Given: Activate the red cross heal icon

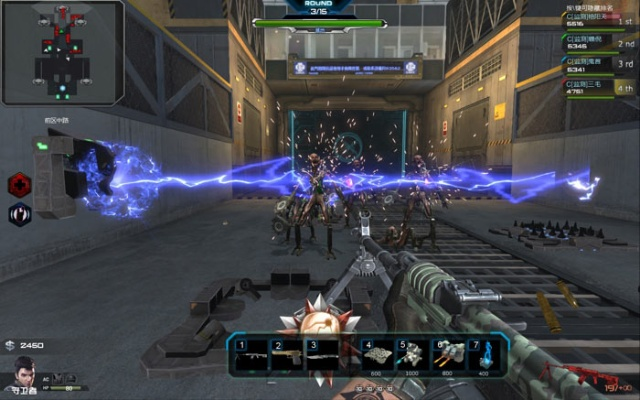Looking at the screenshot, I should tap(19, 185).
